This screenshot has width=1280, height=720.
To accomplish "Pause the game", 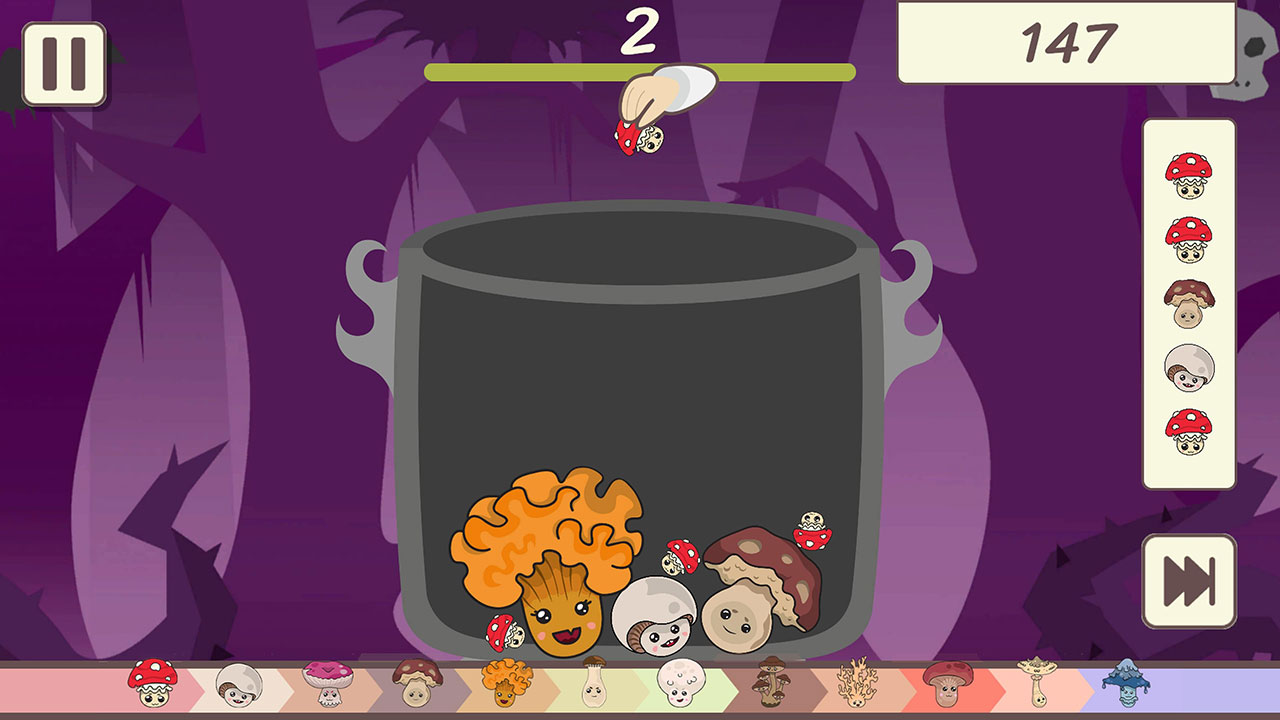I will (62, 62).
